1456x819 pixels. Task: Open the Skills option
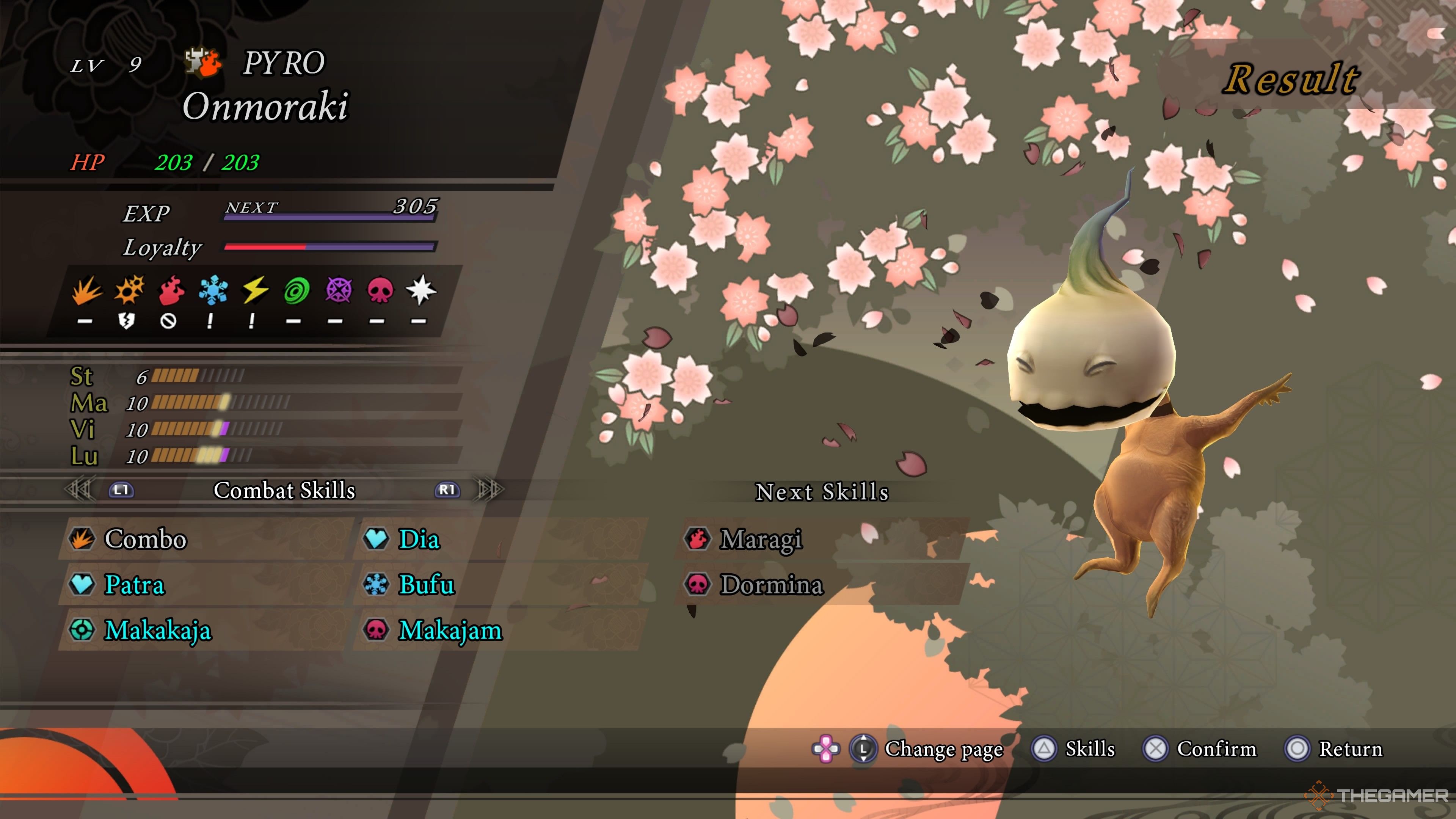1089,749
